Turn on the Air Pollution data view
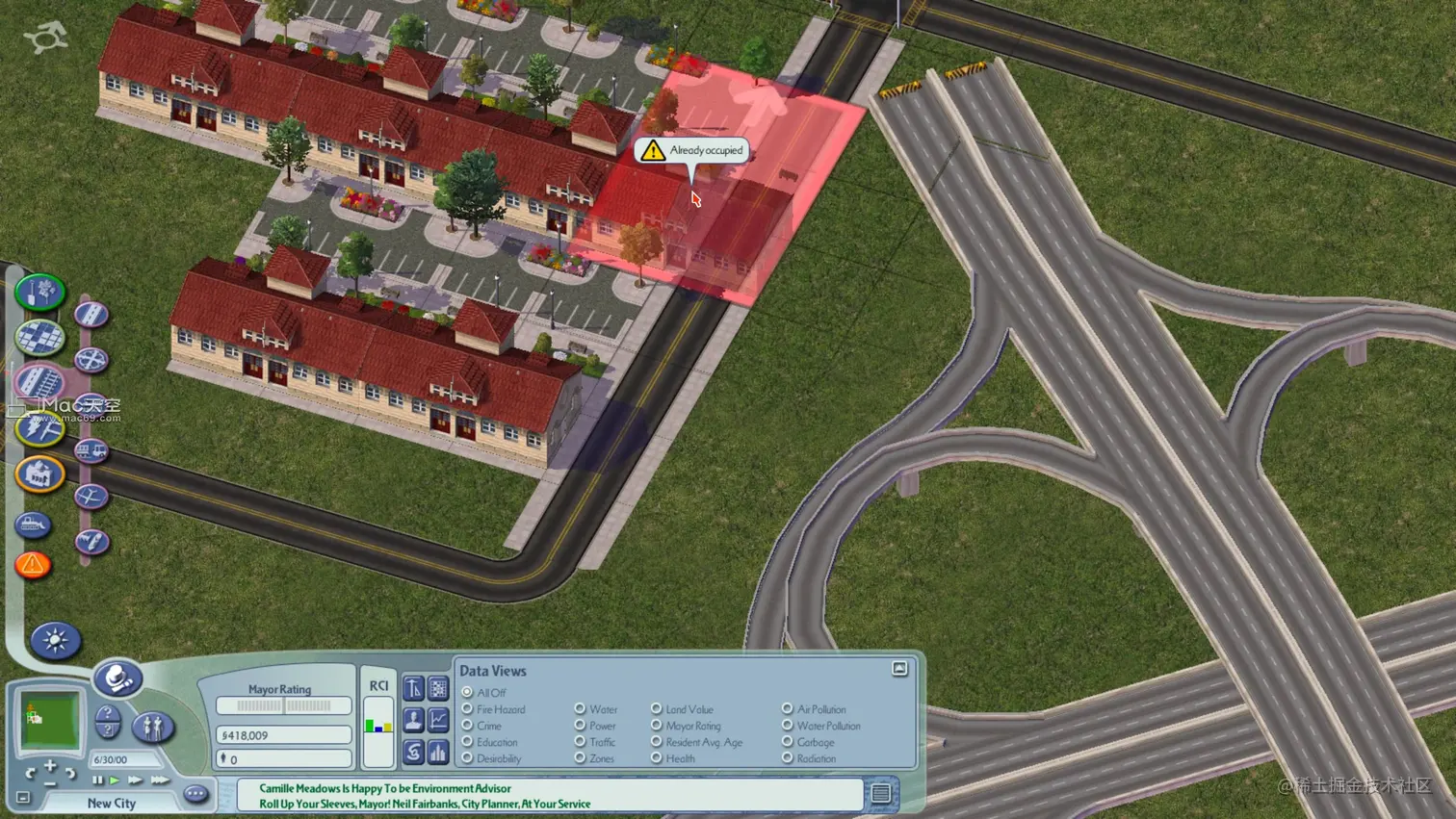 [x=788, y=709]
